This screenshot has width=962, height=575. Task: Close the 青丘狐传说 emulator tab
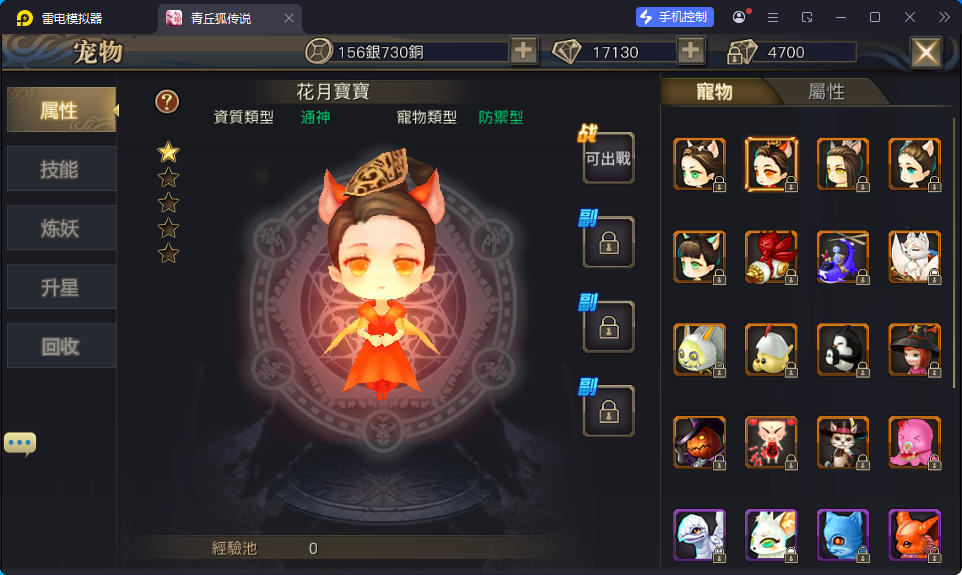point(289,18)
